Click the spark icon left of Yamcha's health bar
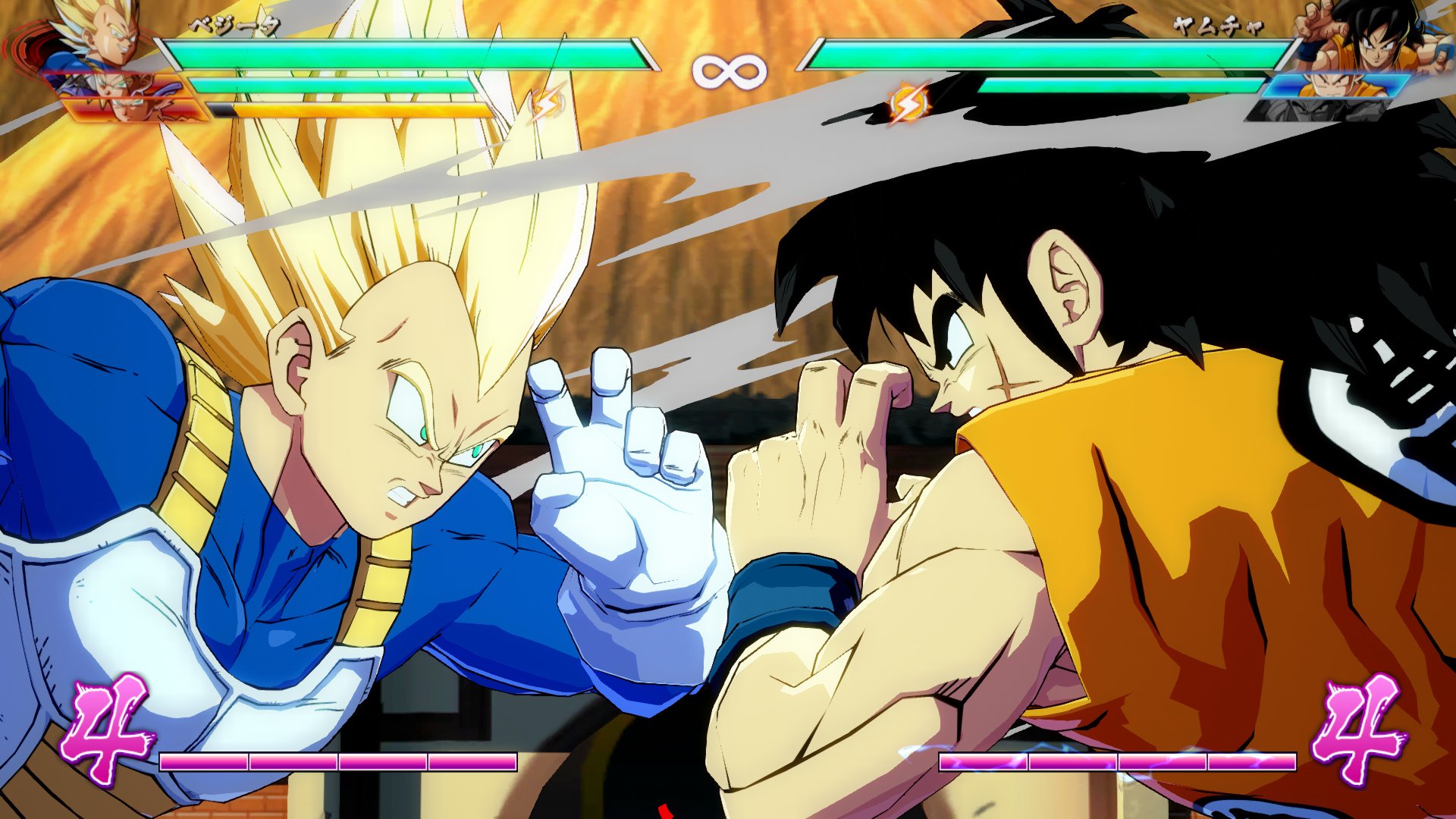Viewport: 1456px width, 819px height. click(x=909, y=104)
